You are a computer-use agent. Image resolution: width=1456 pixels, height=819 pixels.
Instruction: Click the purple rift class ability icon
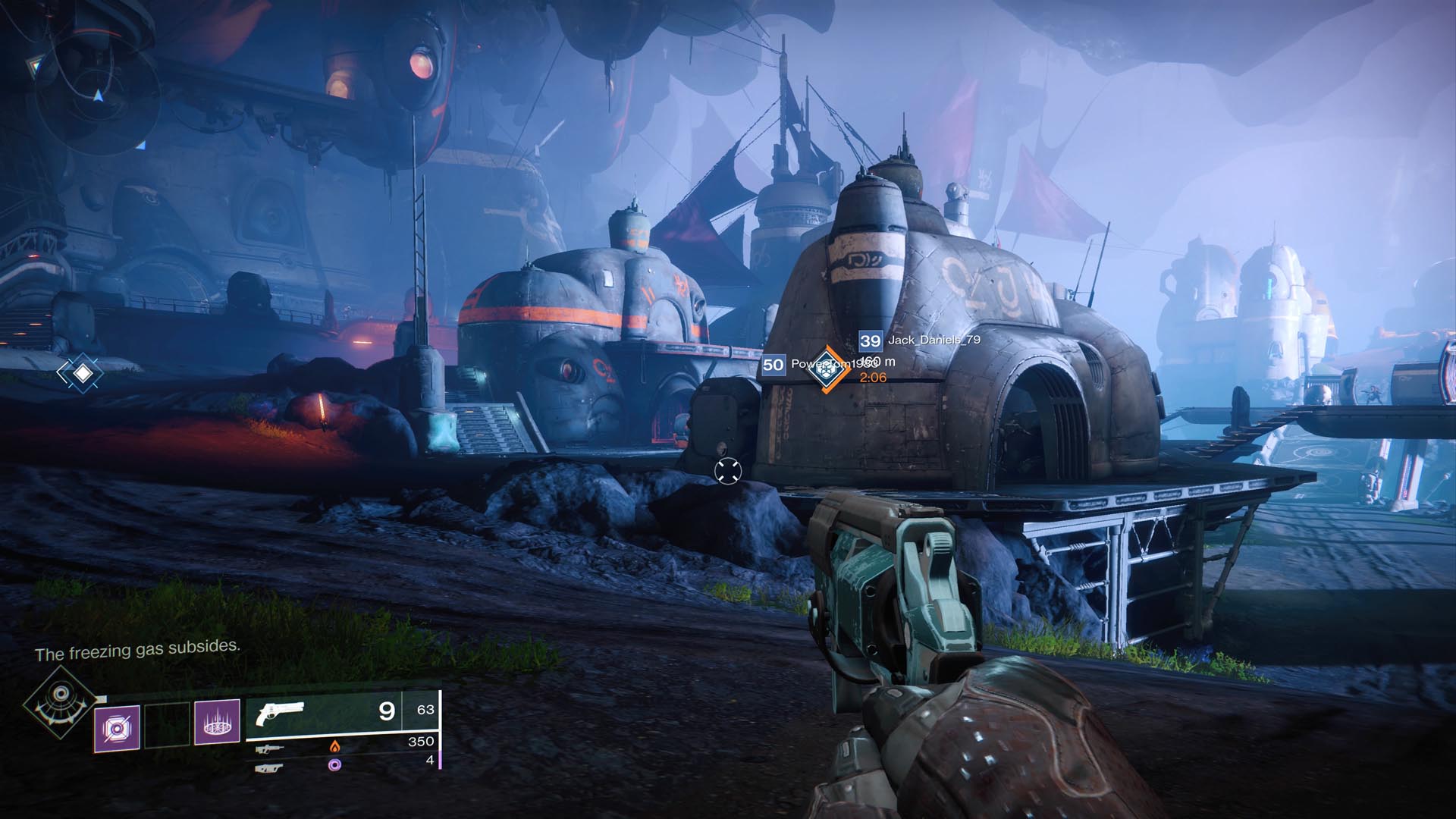(x=218, y=723)
